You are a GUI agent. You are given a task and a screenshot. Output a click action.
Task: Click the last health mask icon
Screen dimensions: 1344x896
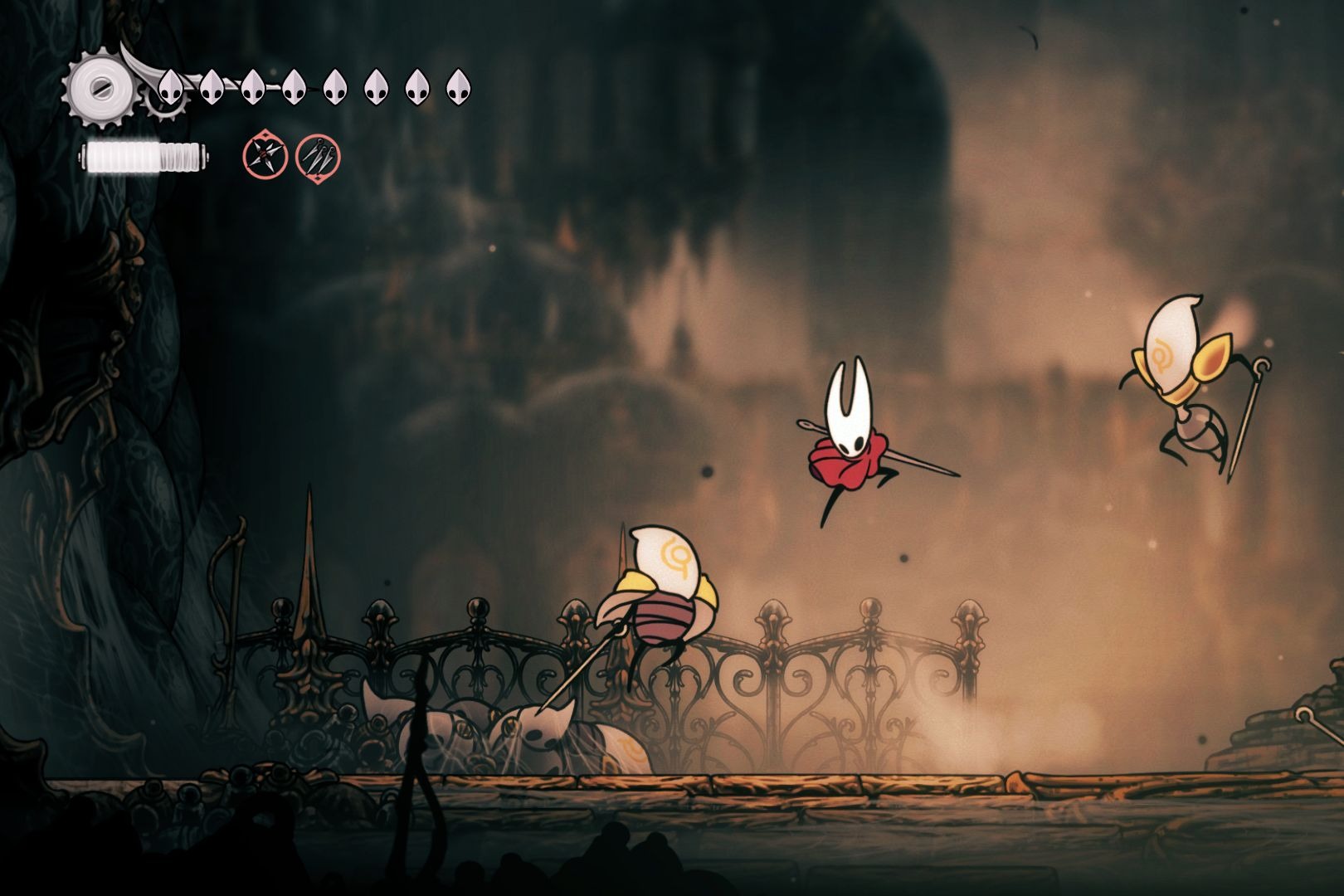pos(458,88)
